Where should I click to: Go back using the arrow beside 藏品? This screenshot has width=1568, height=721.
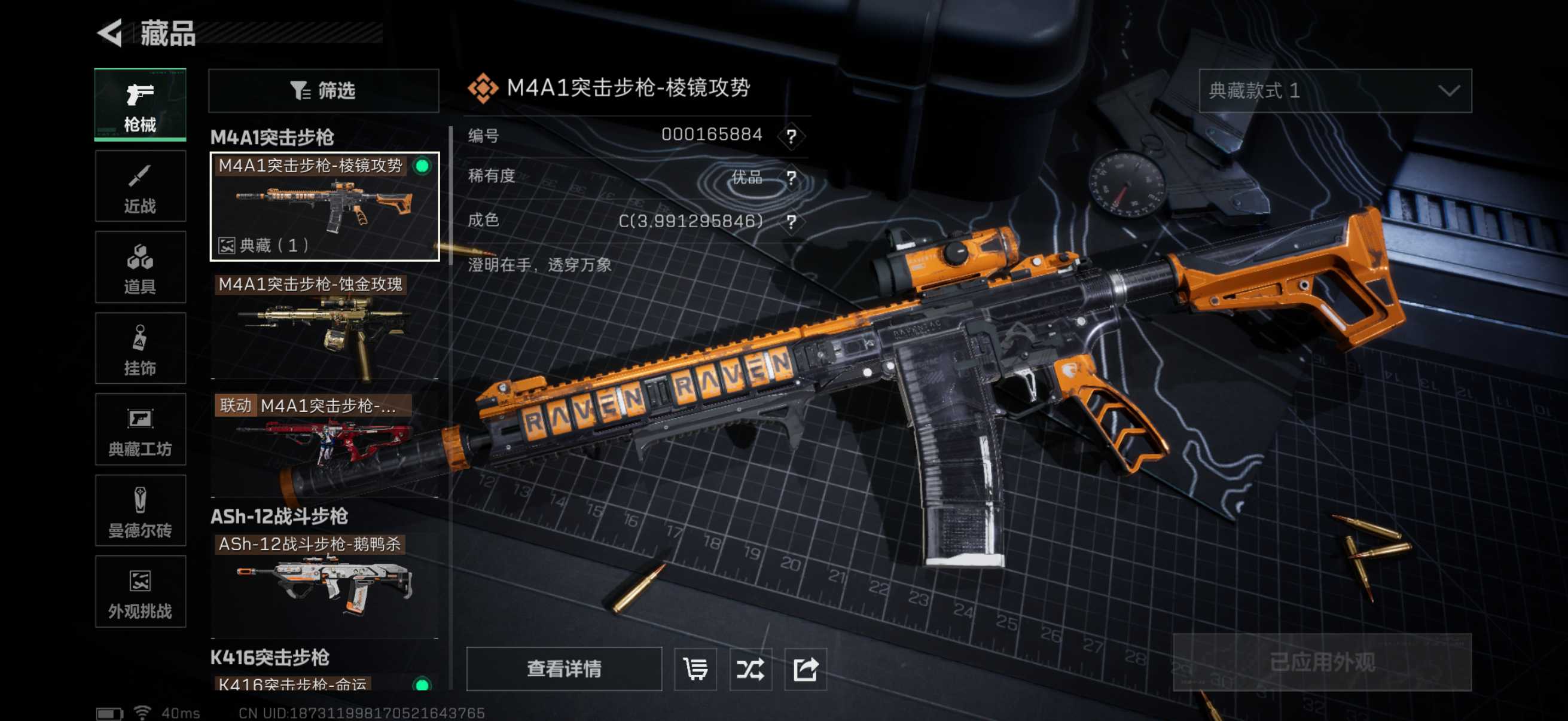click(x=111, y=33)
